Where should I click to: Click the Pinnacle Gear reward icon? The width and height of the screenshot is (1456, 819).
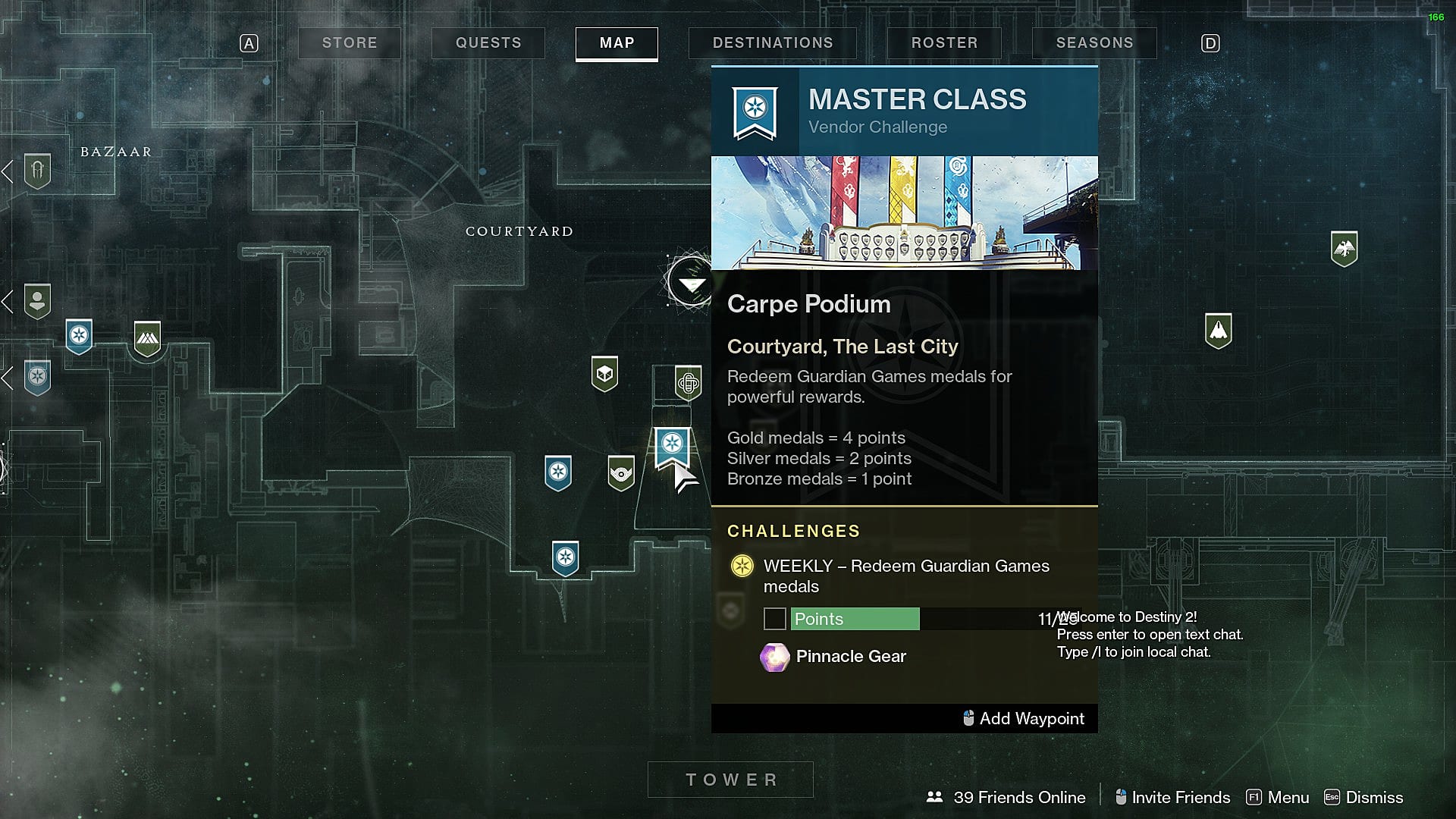773,657
